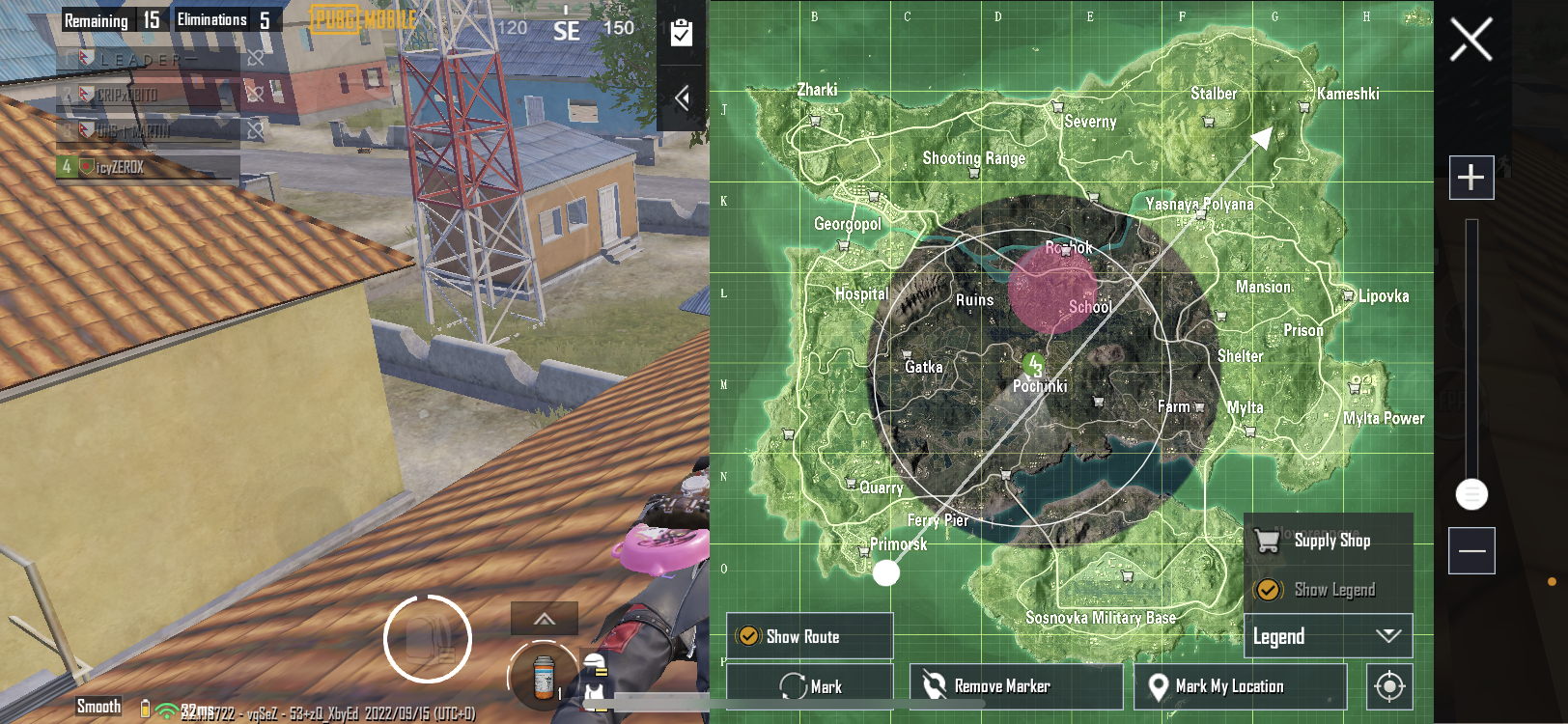Open the clipboard checklist icon
1568x724 pixels.
pyautogui.click(x=682, y=33)
